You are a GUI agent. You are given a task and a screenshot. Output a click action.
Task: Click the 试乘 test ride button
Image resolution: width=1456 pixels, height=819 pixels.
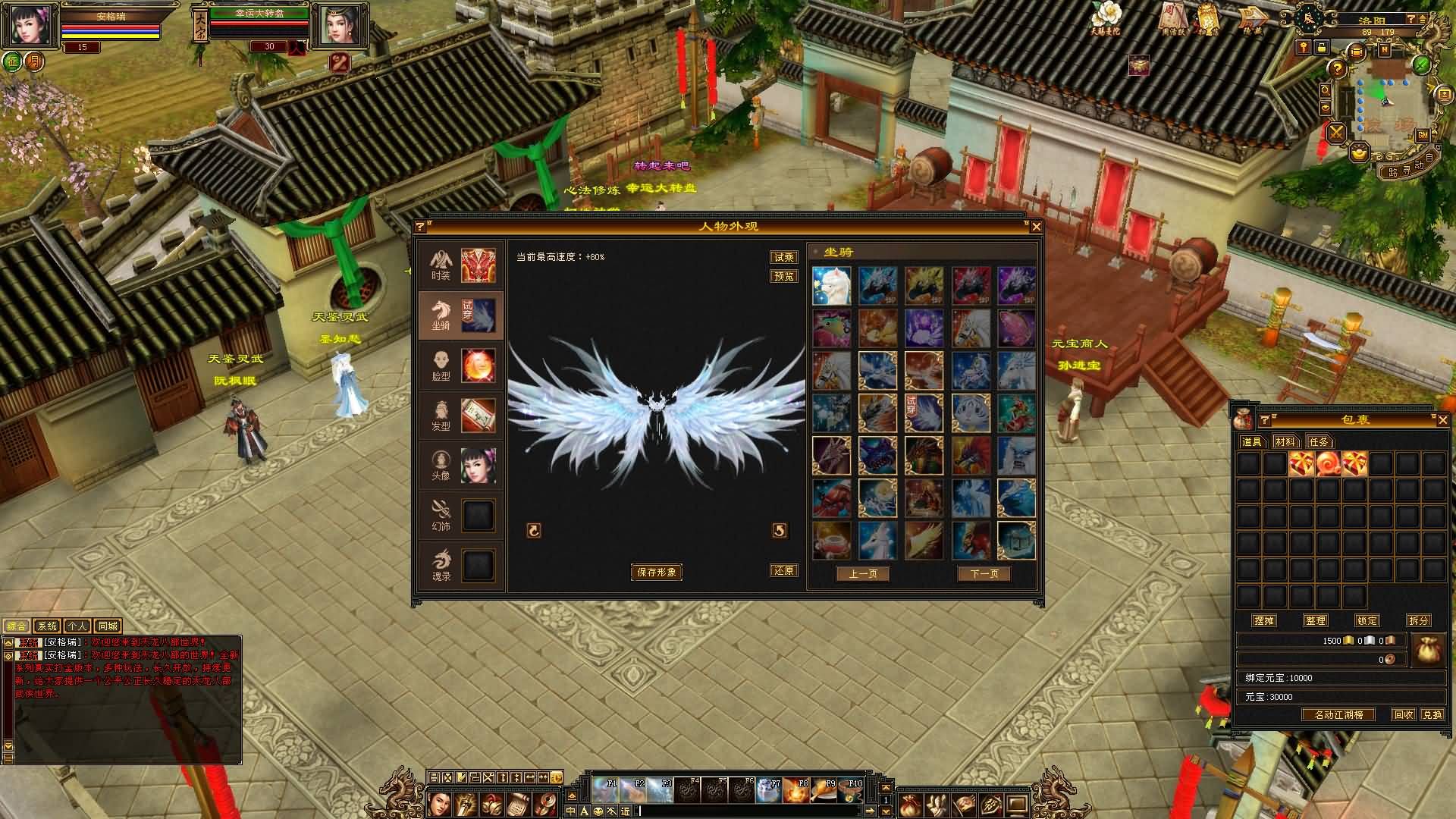pyautogui.click(x=783, y=258)
